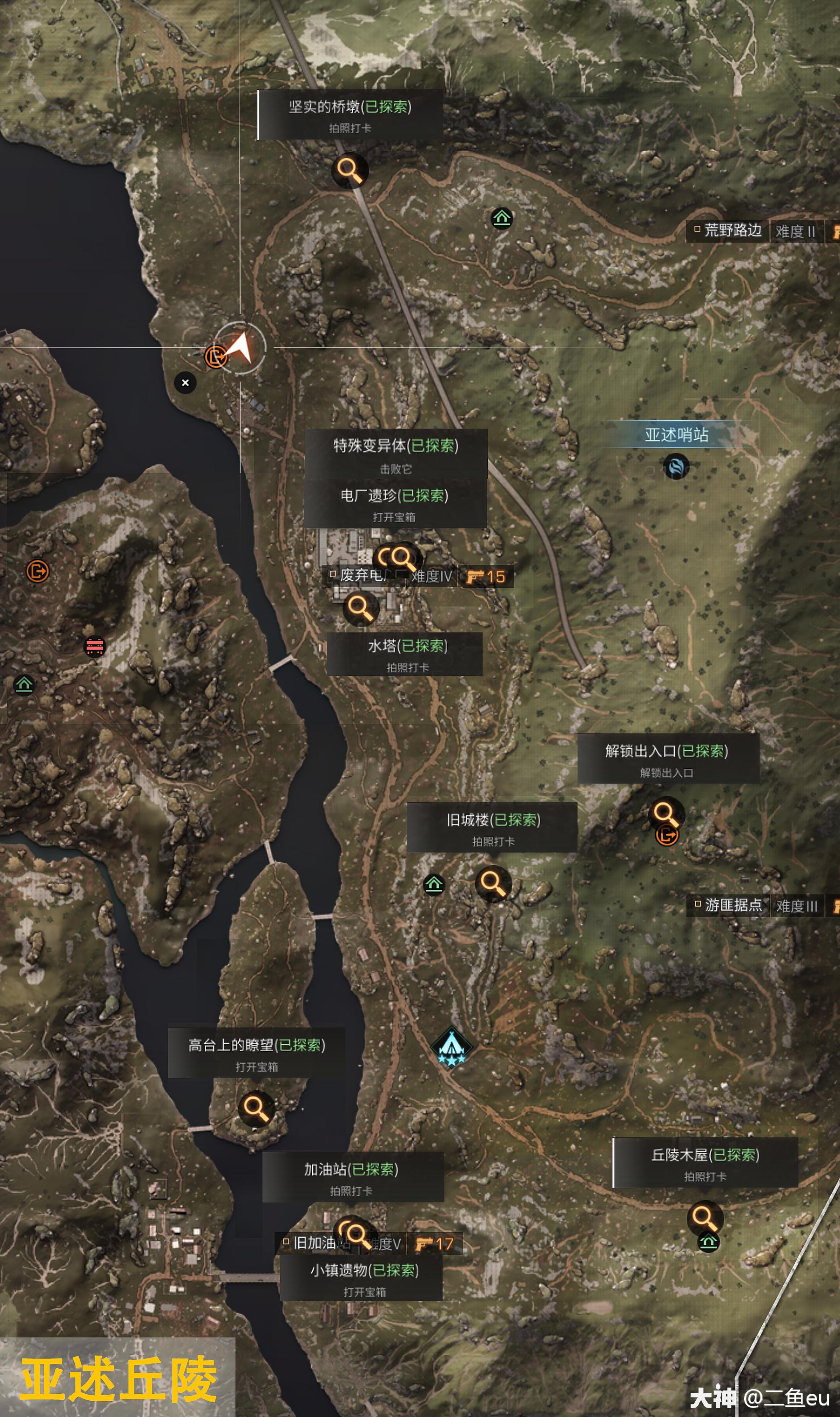Image resolution: width=840 pixels, height=1417 pixels.
Task: Close the marker with the X button
Action: tap(185, 383)
